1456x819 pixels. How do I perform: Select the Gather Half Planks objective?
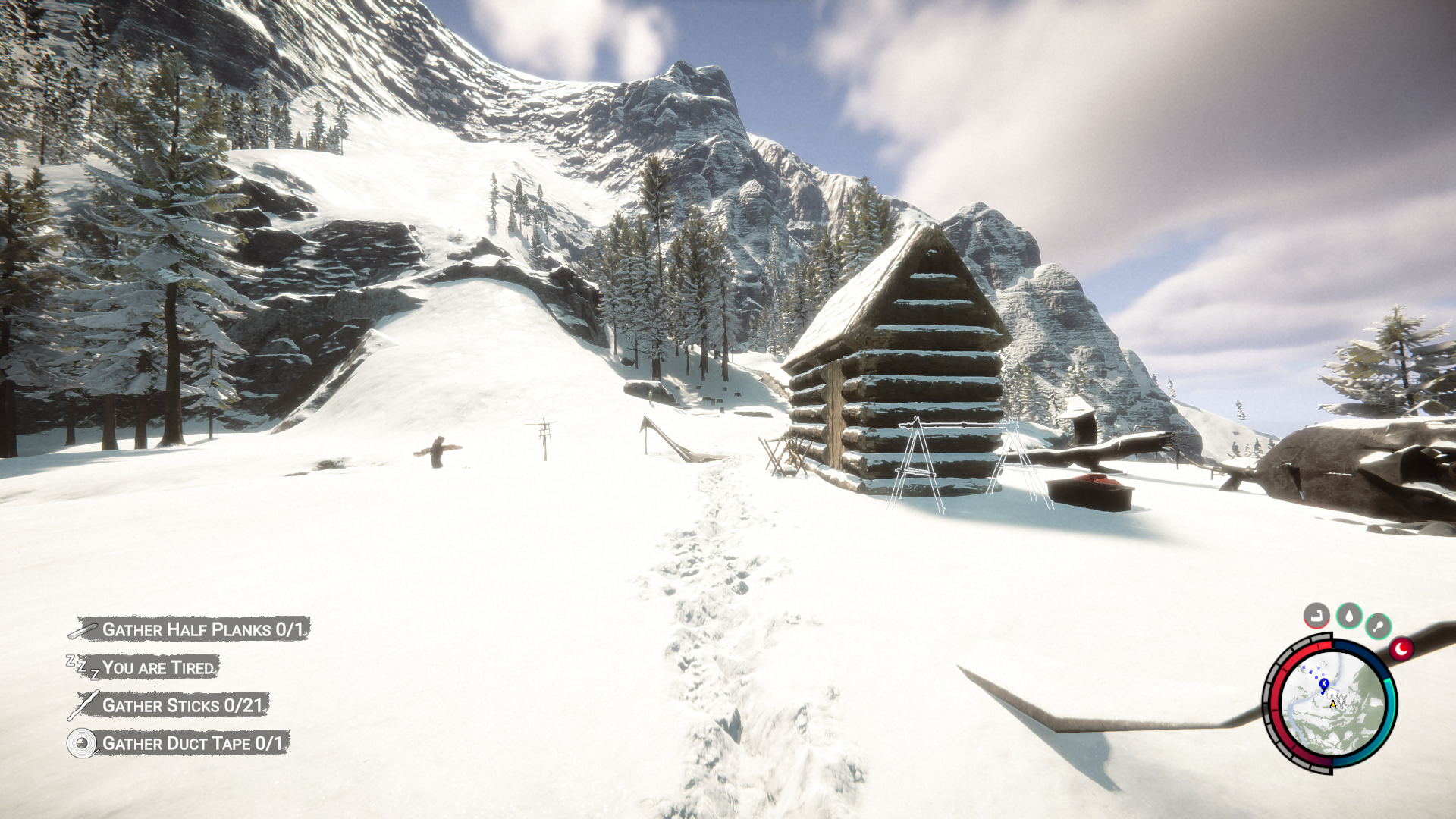point(202,629)
